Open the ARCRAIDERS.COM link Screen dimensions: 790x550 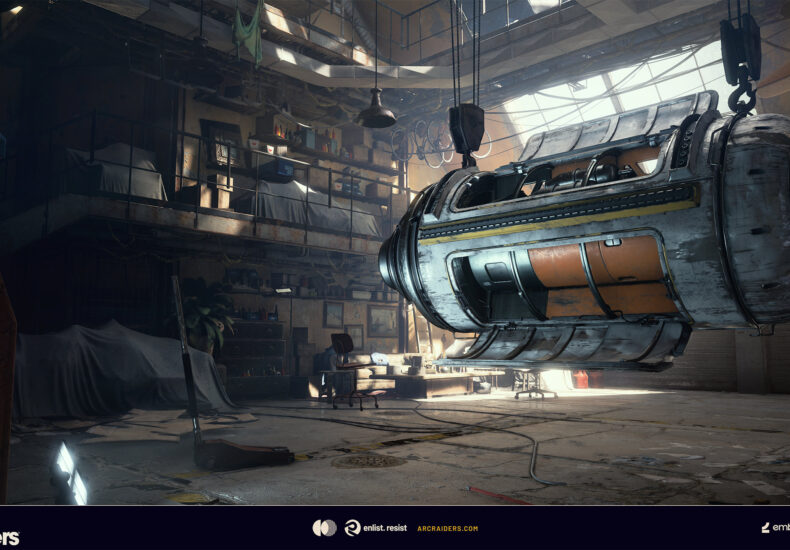click(447, 528)
